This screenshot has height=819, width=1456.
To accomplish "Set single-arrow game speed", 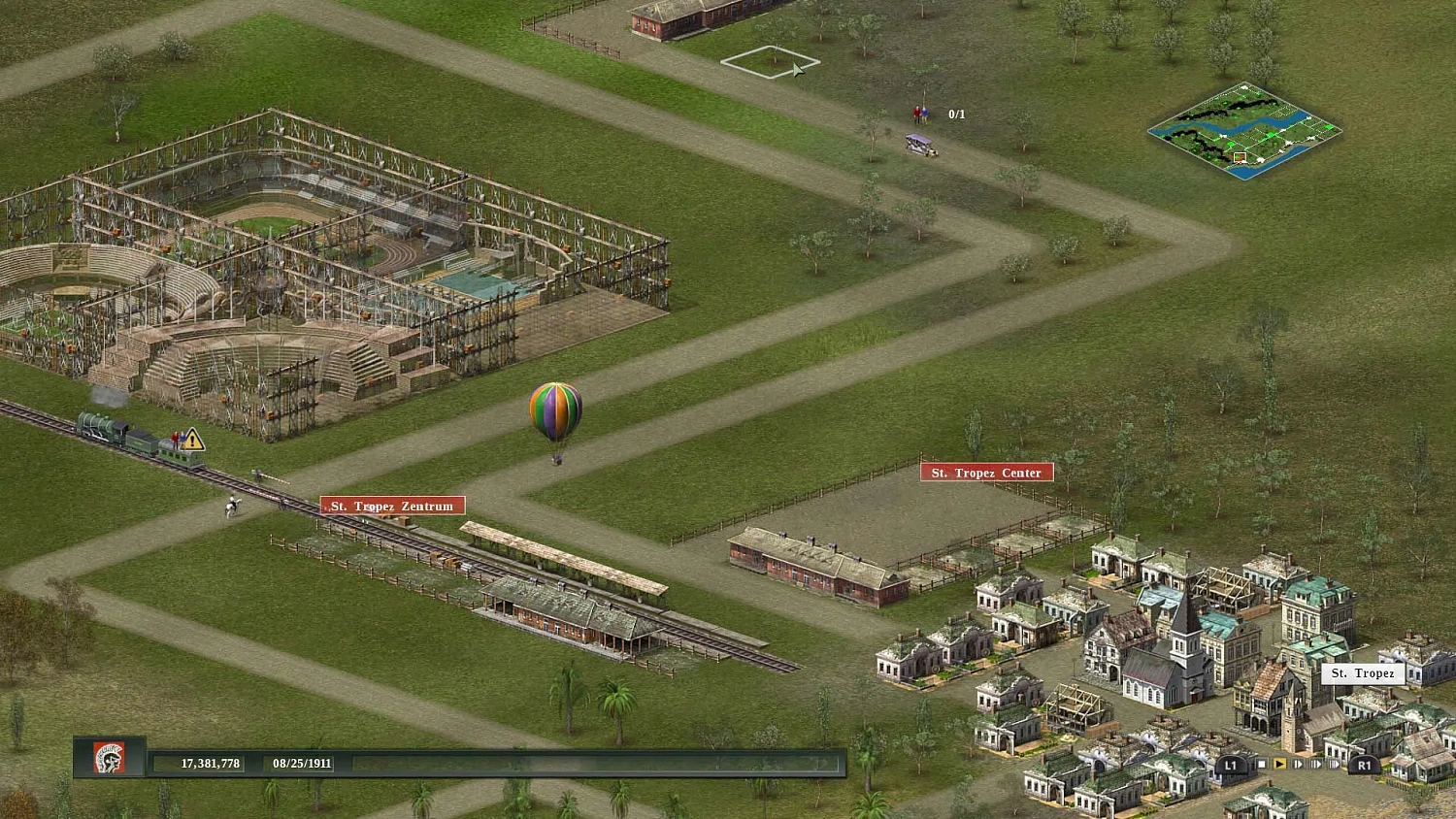I will 1298,764.
